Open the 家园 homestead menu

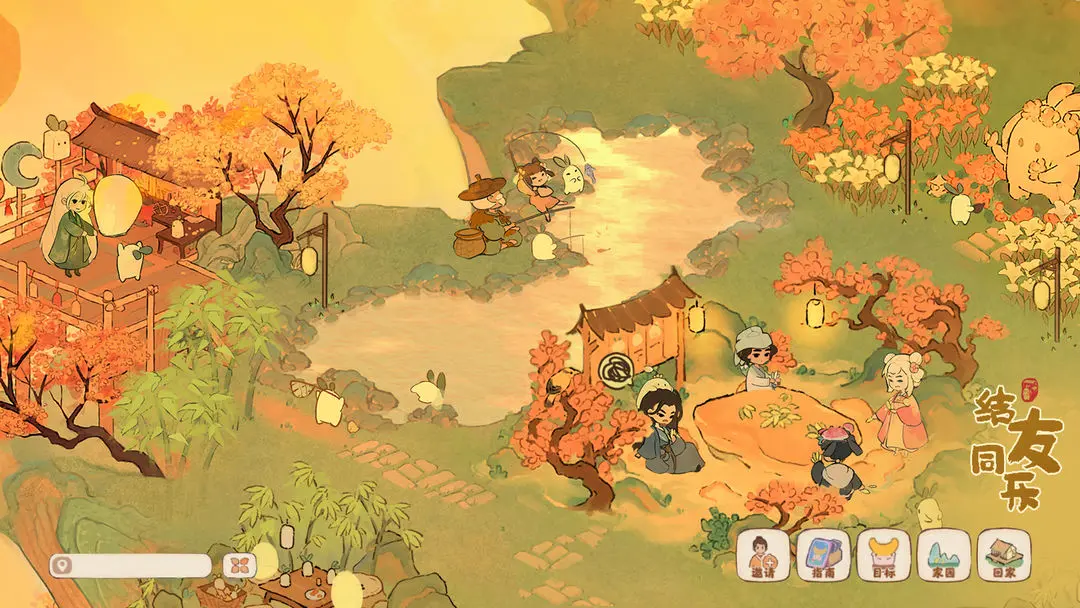[x=943, y=555]
